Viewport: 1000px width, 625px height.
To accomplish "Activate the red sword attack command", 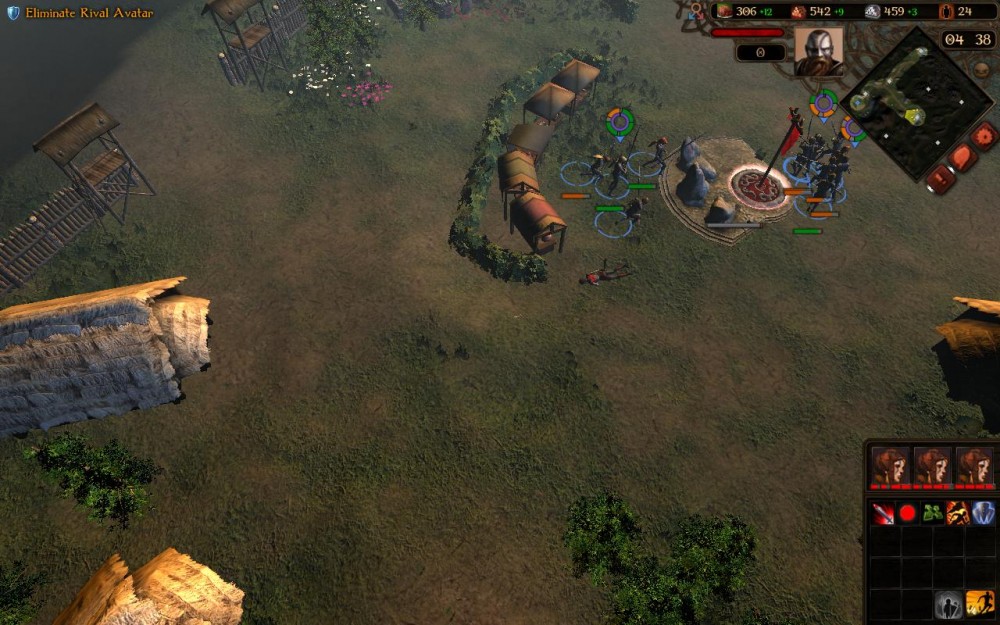I will point(882,514).
